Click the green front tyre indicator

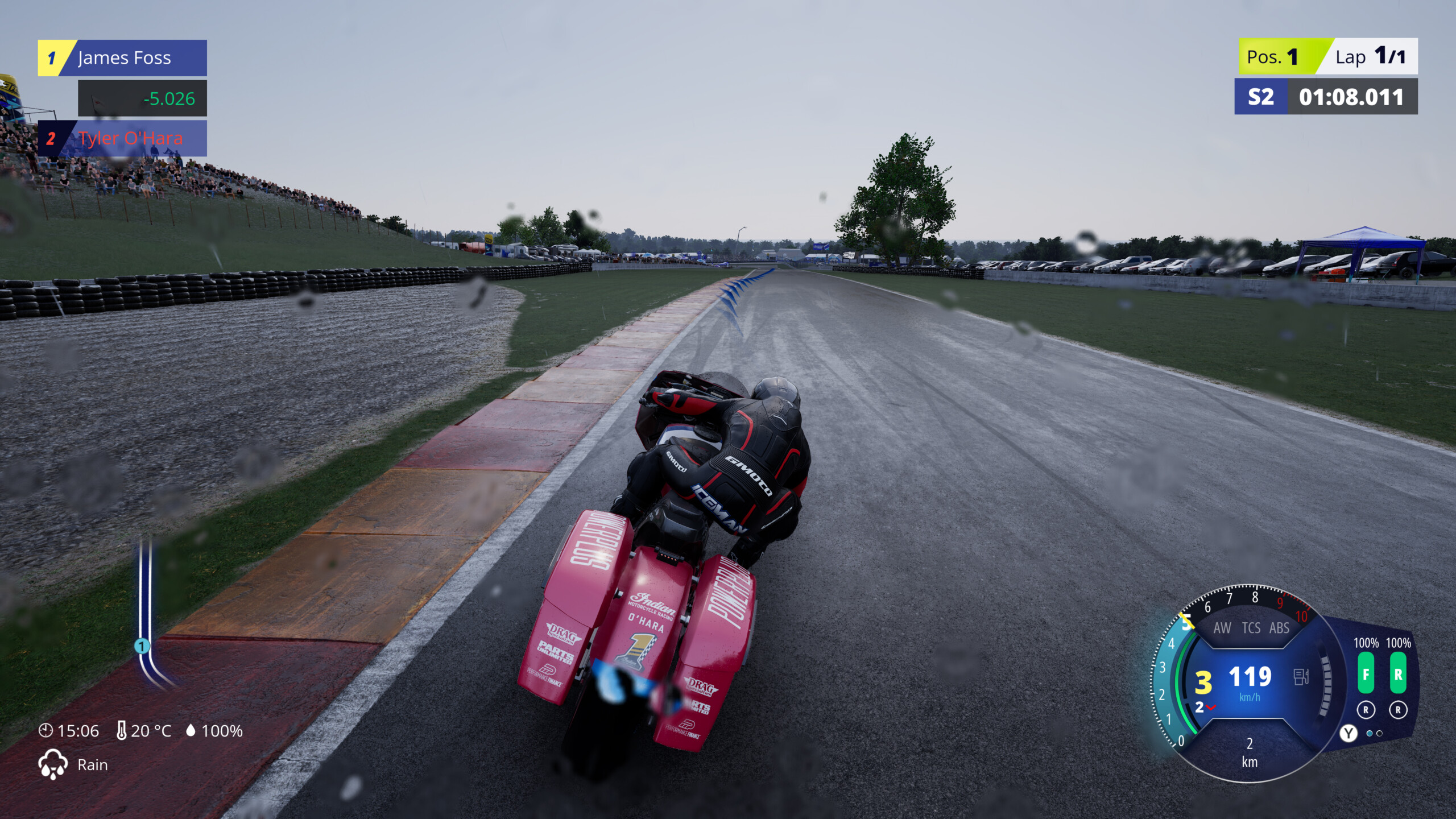click(x=1366, y=674)
